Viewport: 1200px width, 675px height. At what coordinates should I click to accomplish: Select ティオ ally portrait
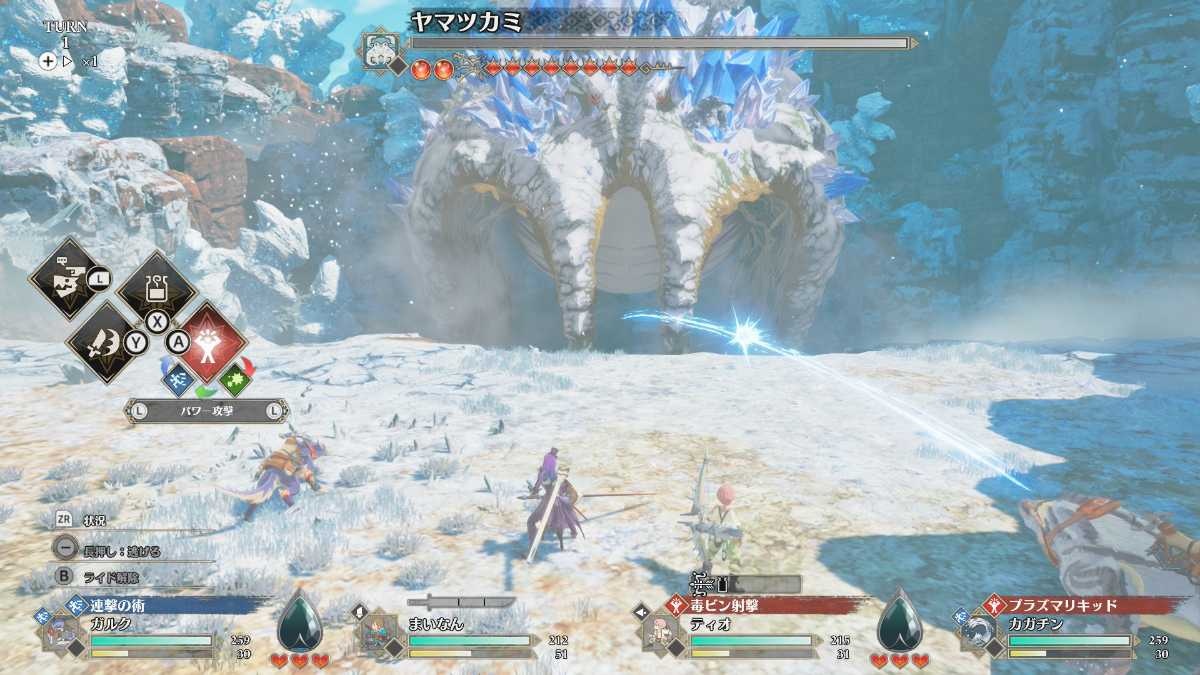[x=661, y=634]
